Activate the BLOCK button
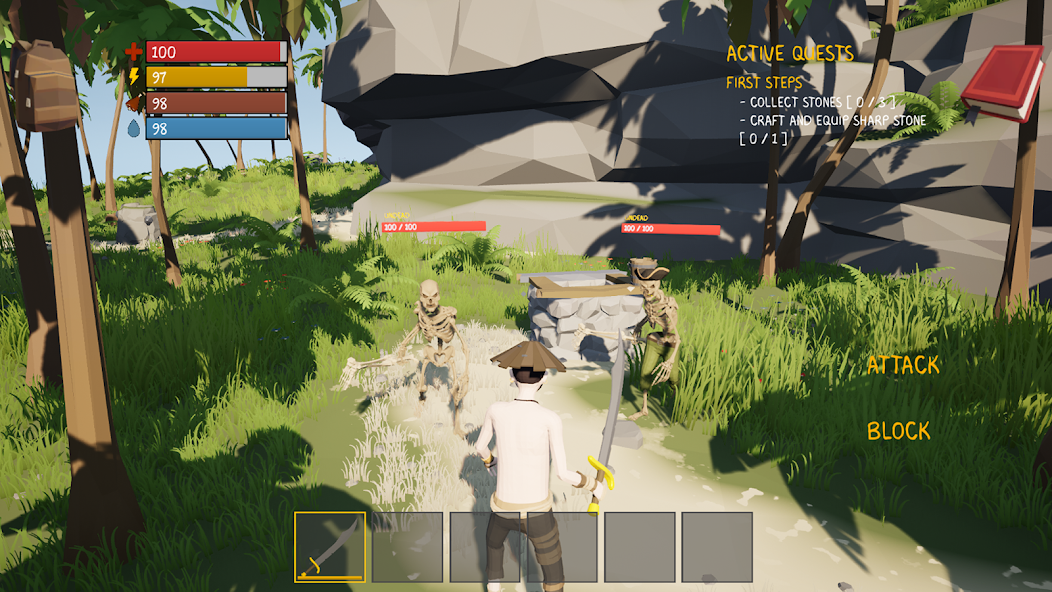 pyautogui.click(x=898, y=431)
